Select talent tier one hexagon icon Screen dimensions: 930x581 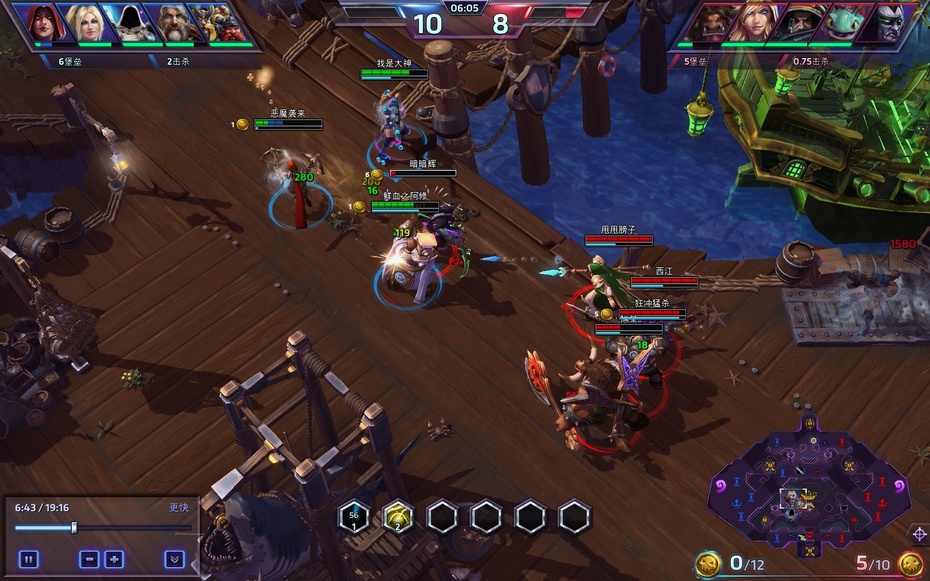[x=354, y=516]
